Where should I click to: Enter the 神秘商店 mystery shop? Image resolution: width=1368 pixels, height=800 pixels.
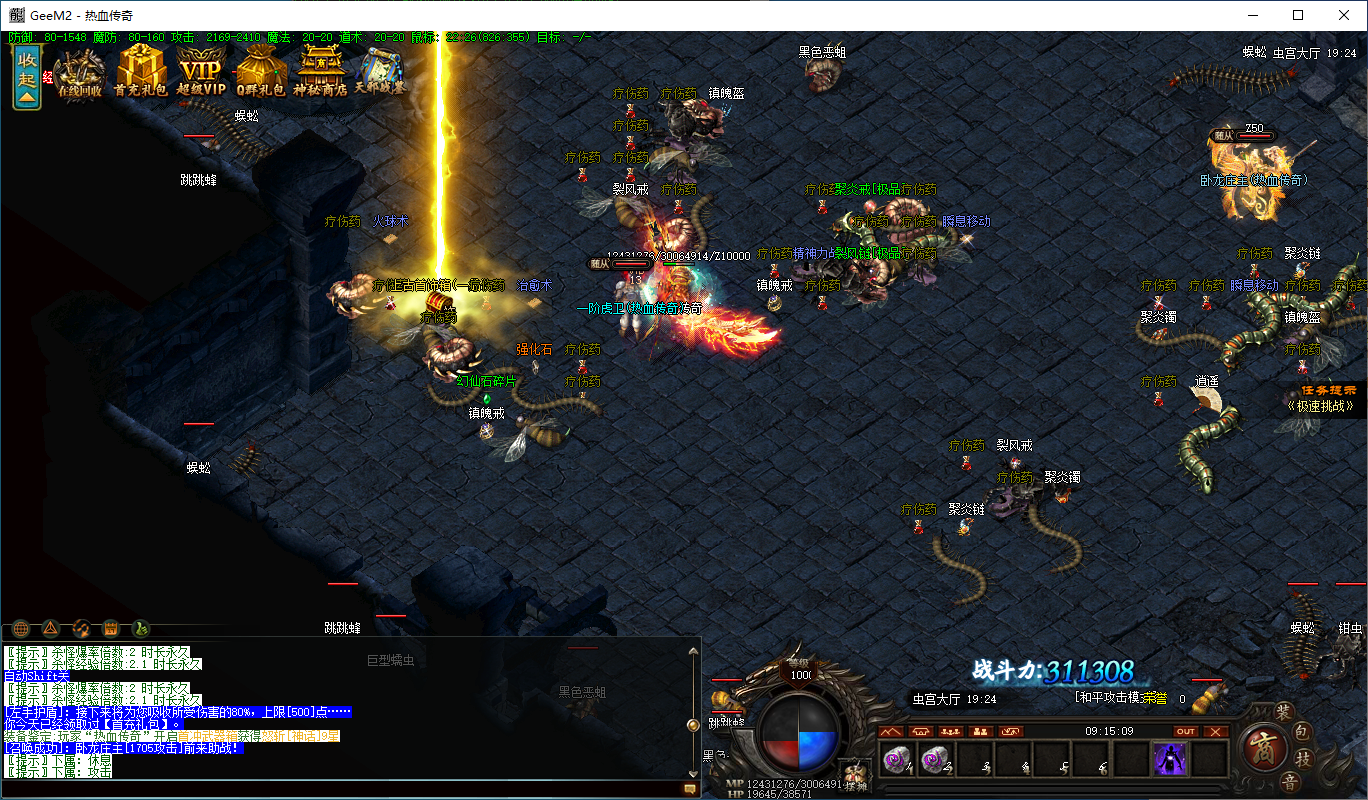pos(321,72)
